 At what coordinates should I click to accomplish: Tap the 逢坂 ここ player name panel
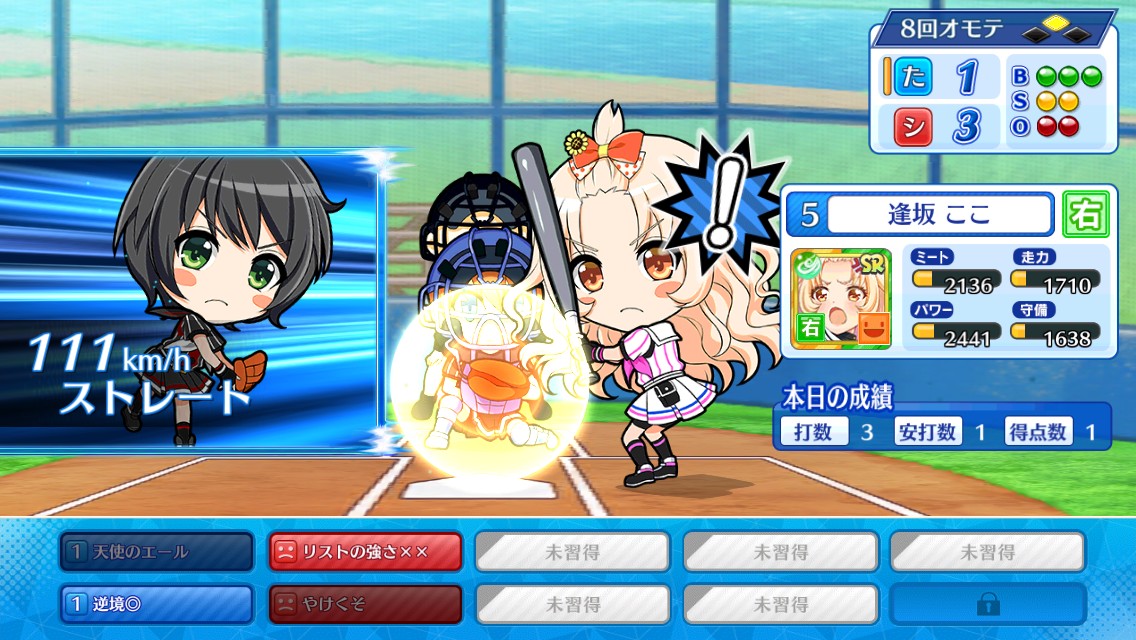940,214
